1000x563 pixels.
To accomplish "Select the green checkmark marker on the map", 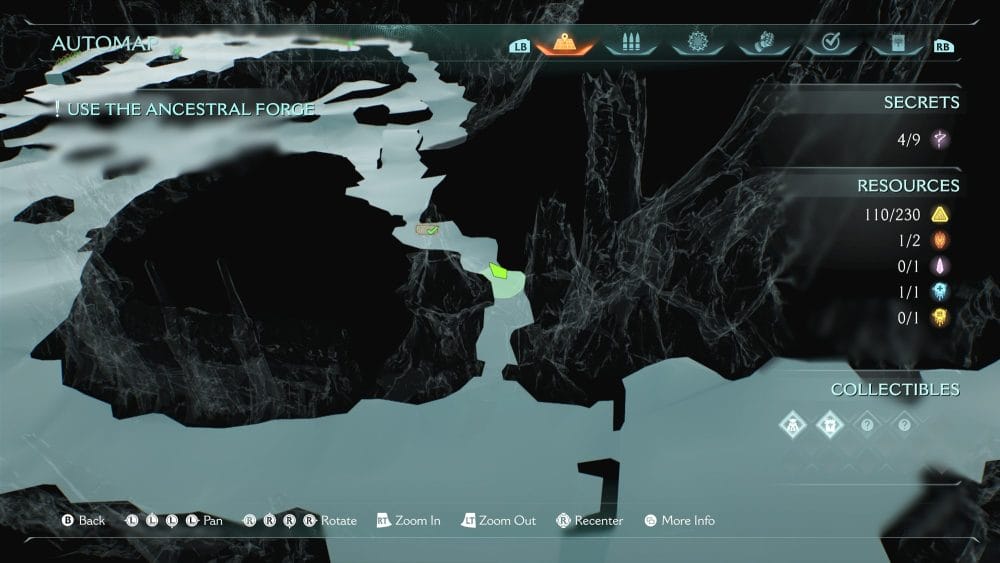I will (x=430, y=230).
